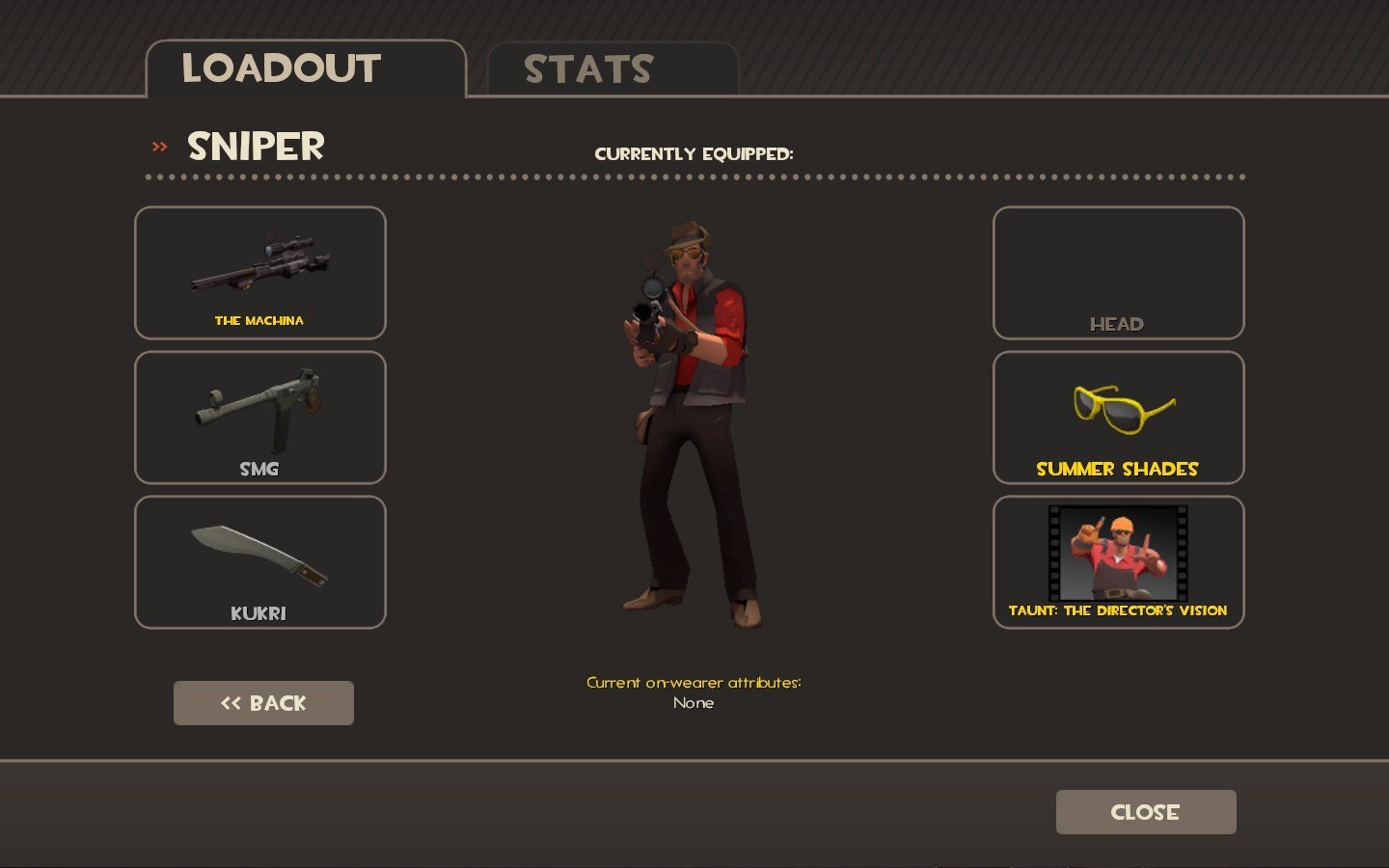Image resolution: width=1389 pixels, height=868 pixels.
Task: Open the empty Head cosmetic slot
Action: pyautogui.click(x=1118, y=273)
